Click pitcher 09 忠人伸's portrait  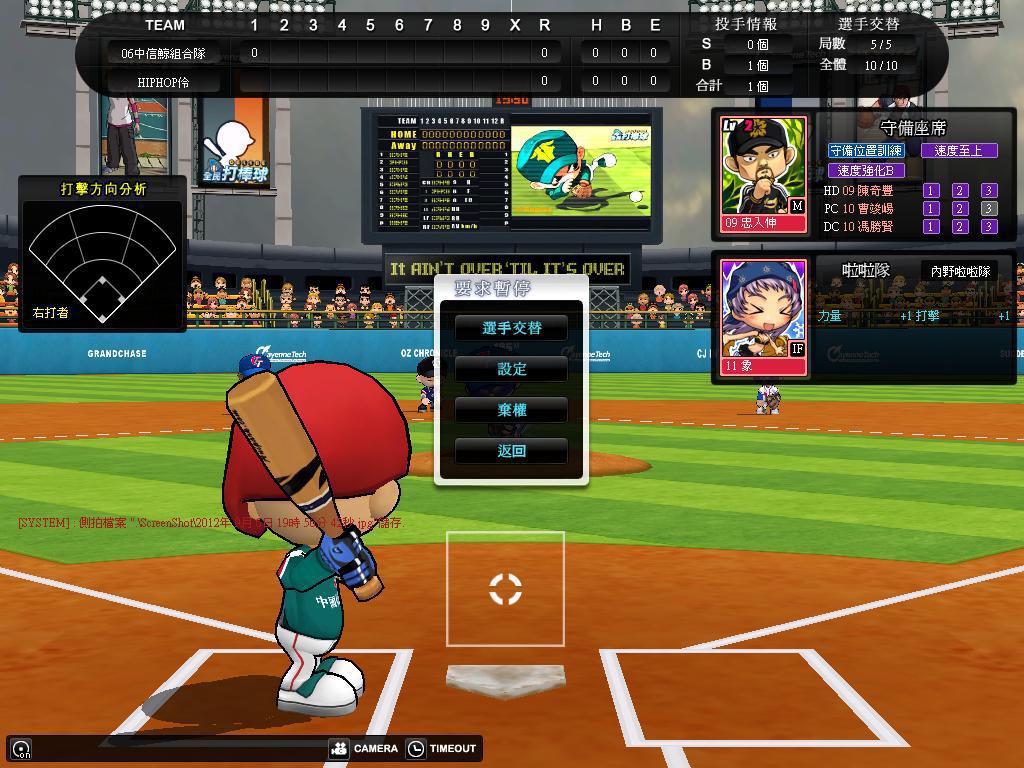click(764, 172)
